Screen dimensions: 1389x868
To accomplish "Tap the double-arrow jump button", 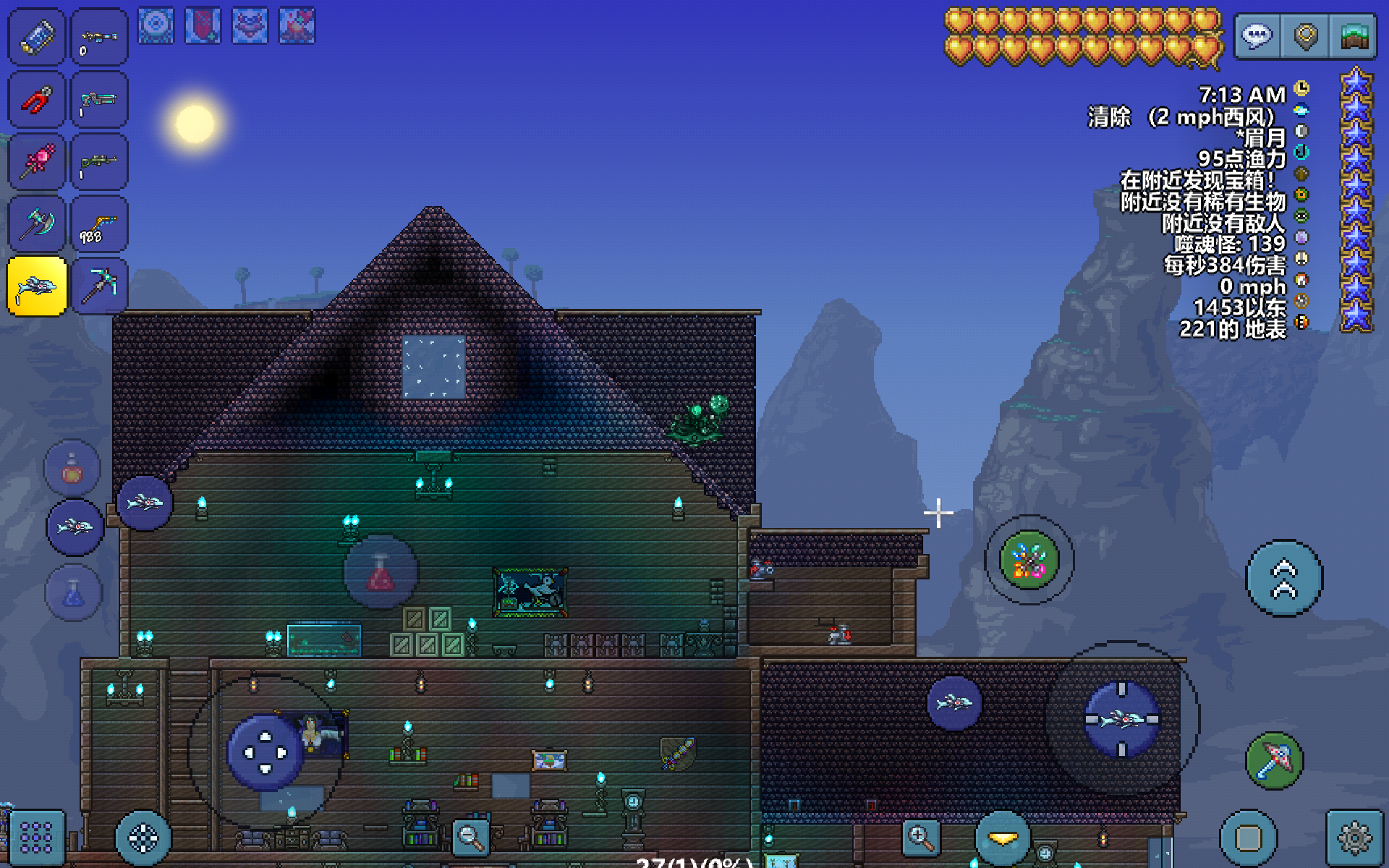I will (1284, 578).
